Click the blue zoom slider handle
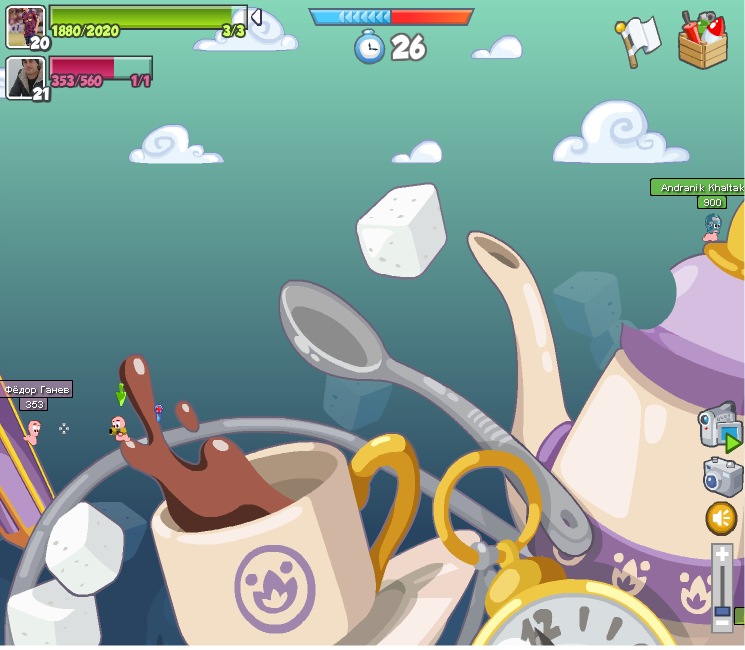This screenshot has width=745, height=650. click(722, 609)
